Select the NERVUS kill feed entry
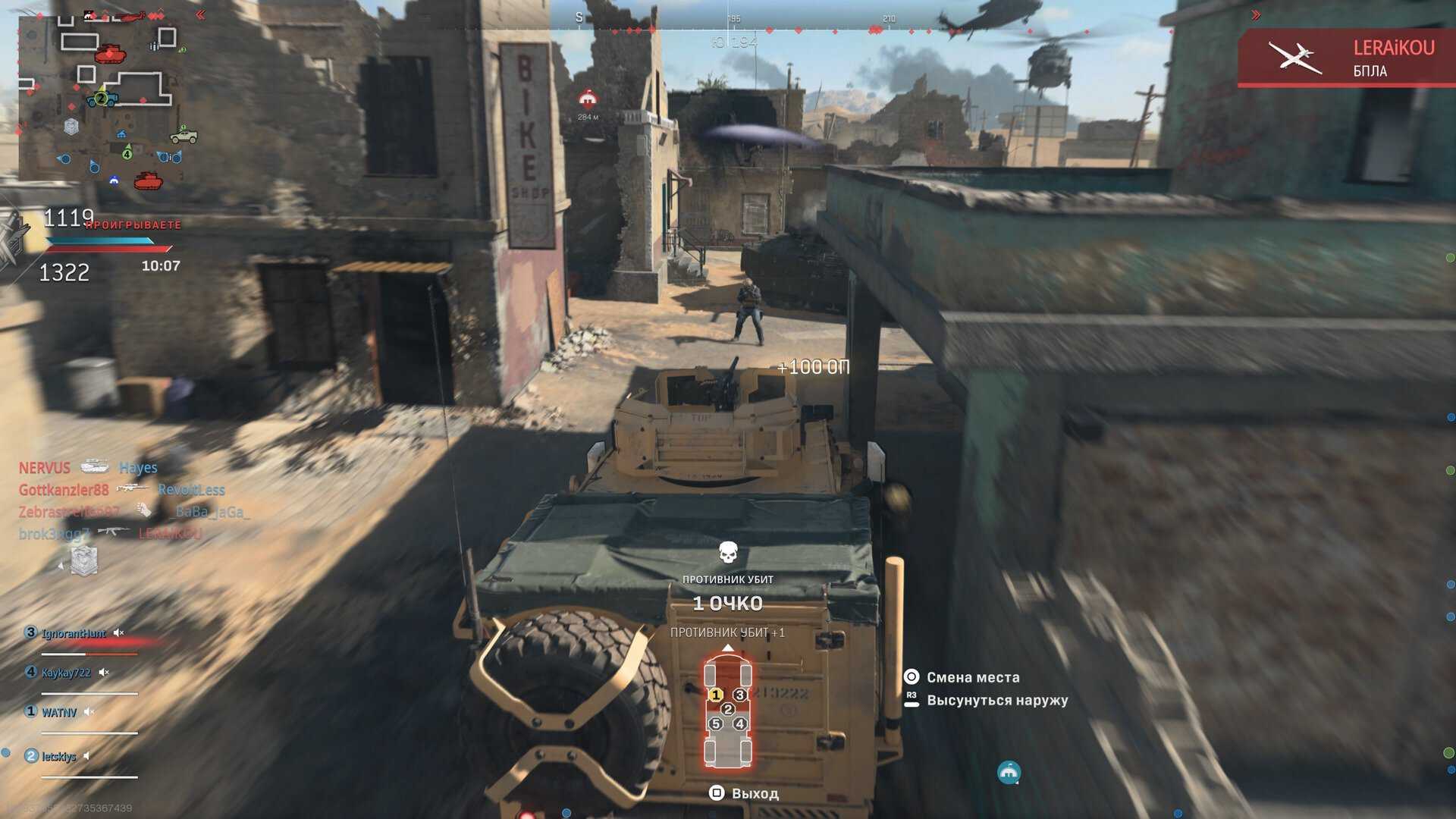The image size is (1456, 819). [44, 468]
